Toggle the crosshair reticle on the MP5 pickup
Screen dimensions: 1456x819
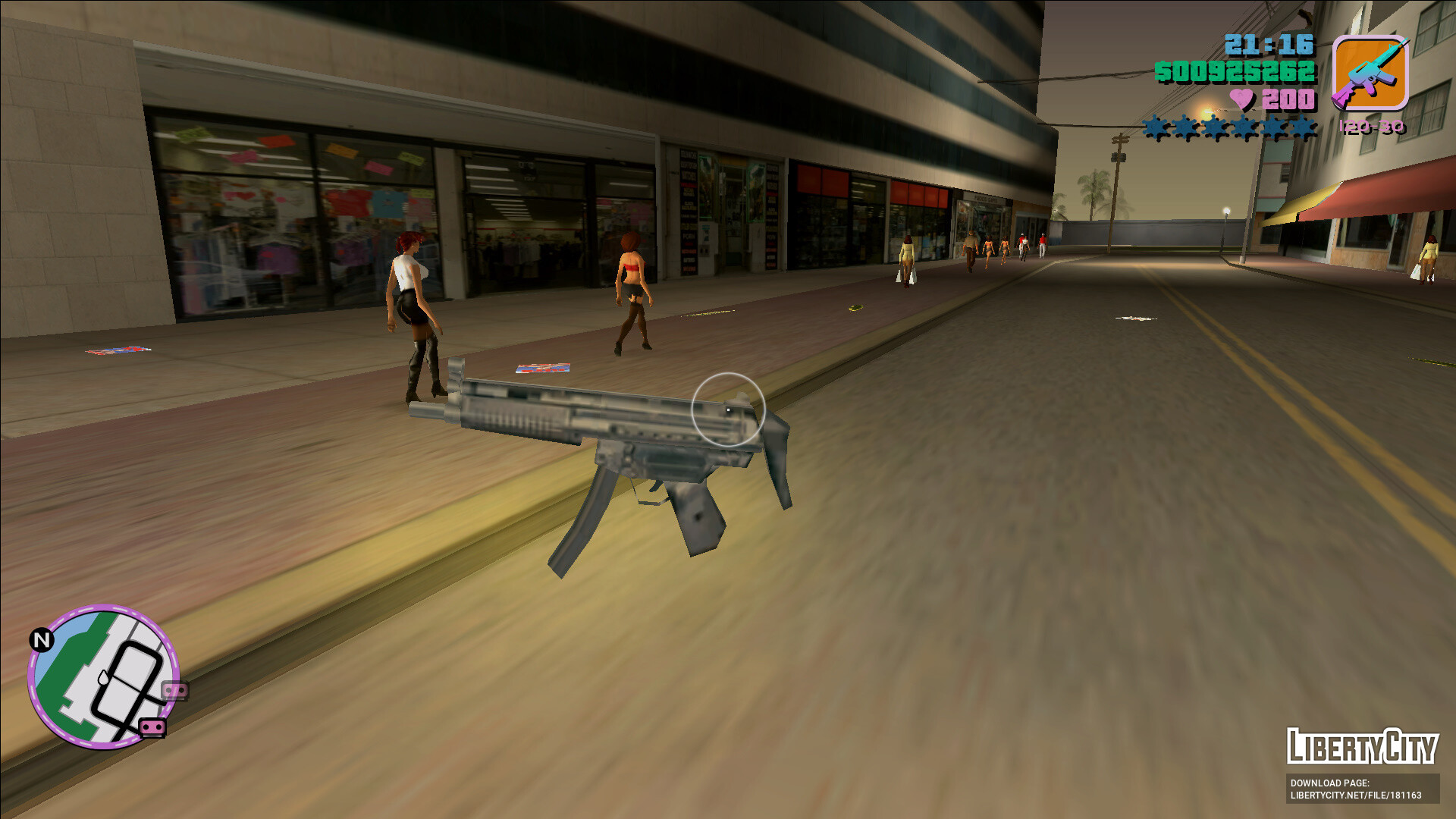[x=729, y=410]
